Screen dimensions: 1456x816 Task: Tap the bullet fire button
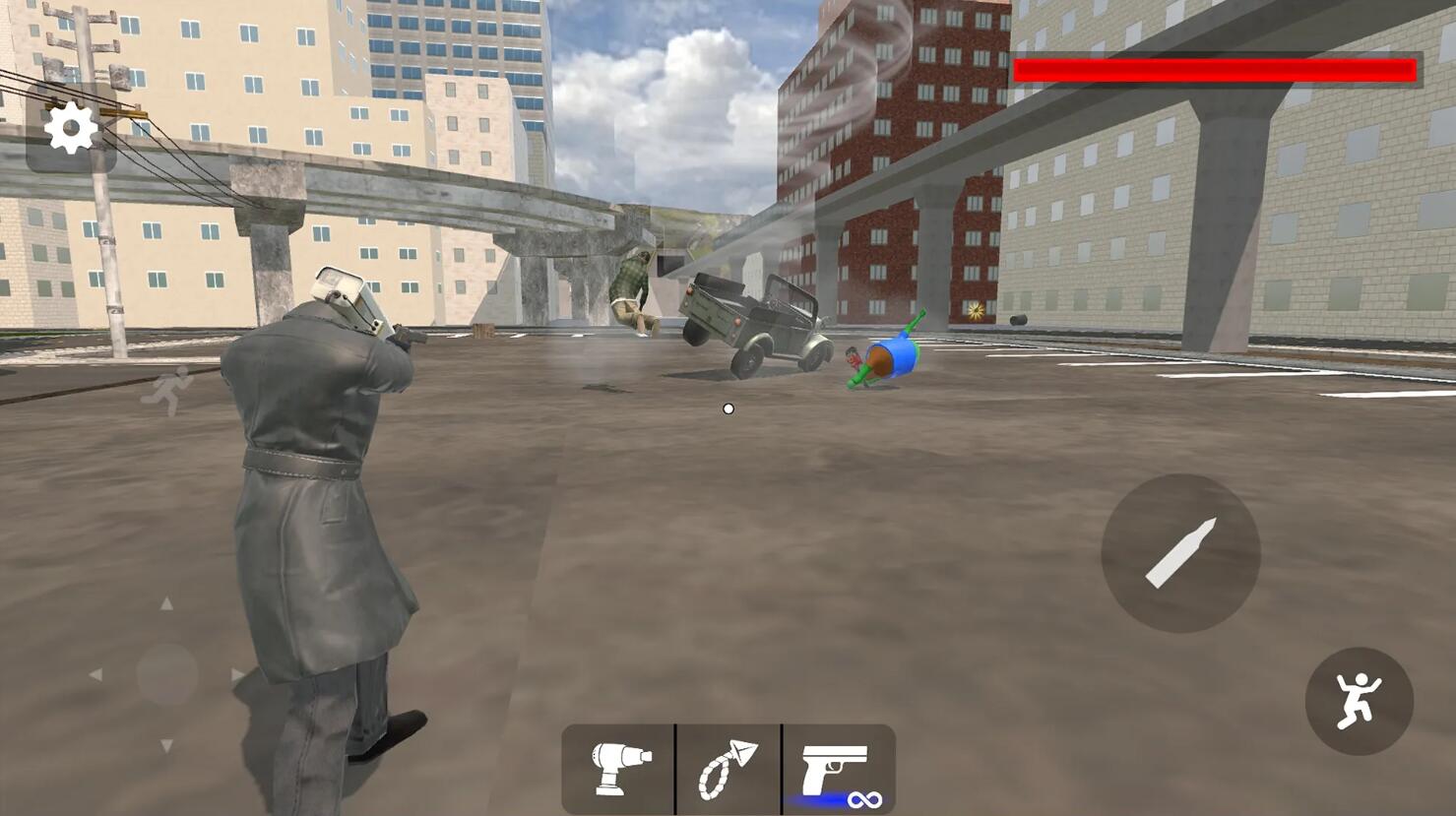(x=1180, y=553)
